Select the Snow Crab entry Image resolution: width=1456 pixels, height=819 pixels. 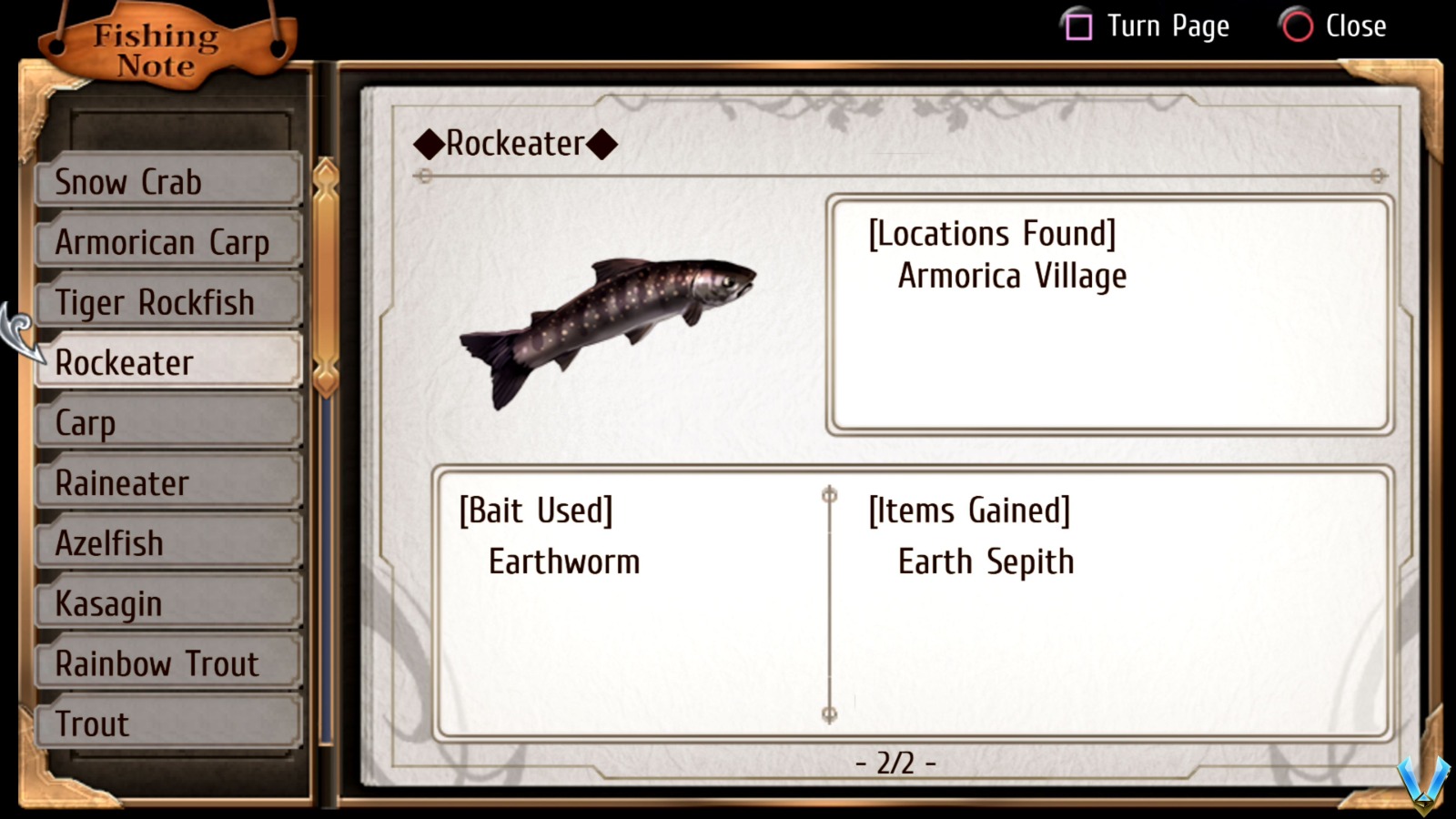[x=168, y=182]
